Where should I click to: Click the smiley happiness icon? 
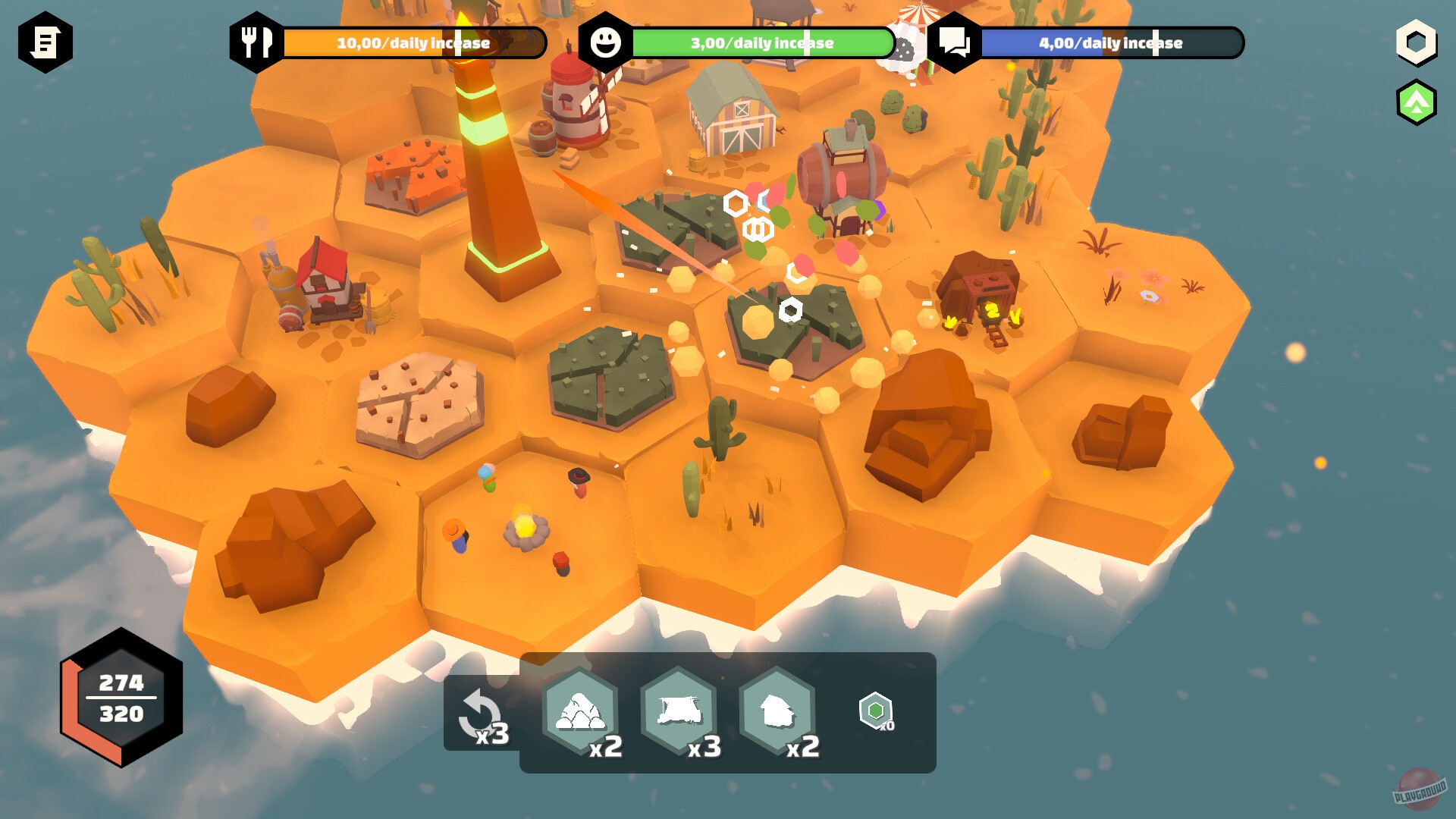[607, 42]
